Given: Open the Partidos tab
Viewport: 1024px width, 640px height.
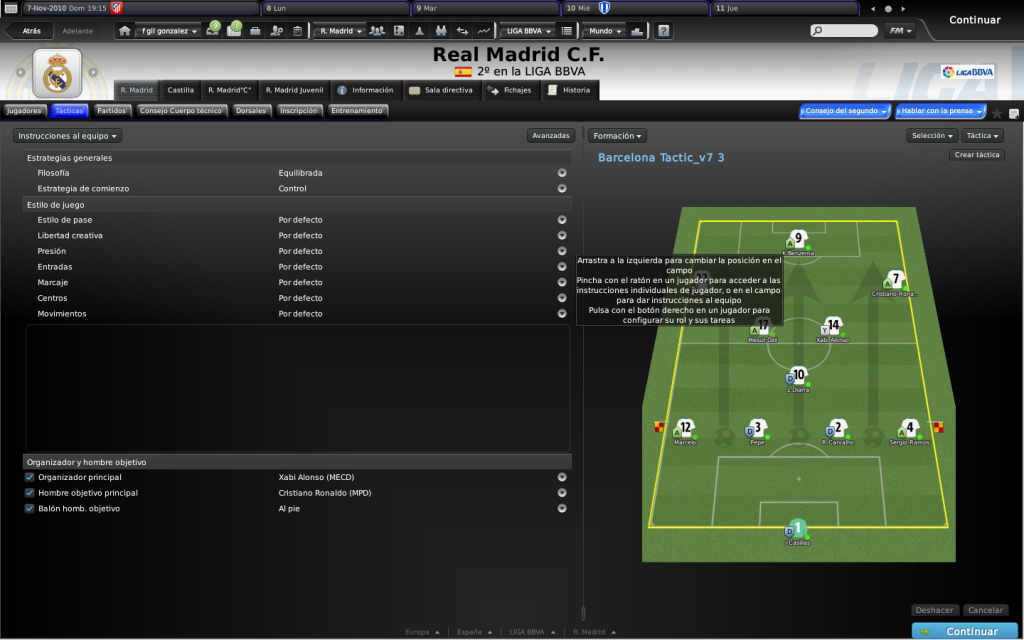Looking at the screenshot, I should click(111, 111).
